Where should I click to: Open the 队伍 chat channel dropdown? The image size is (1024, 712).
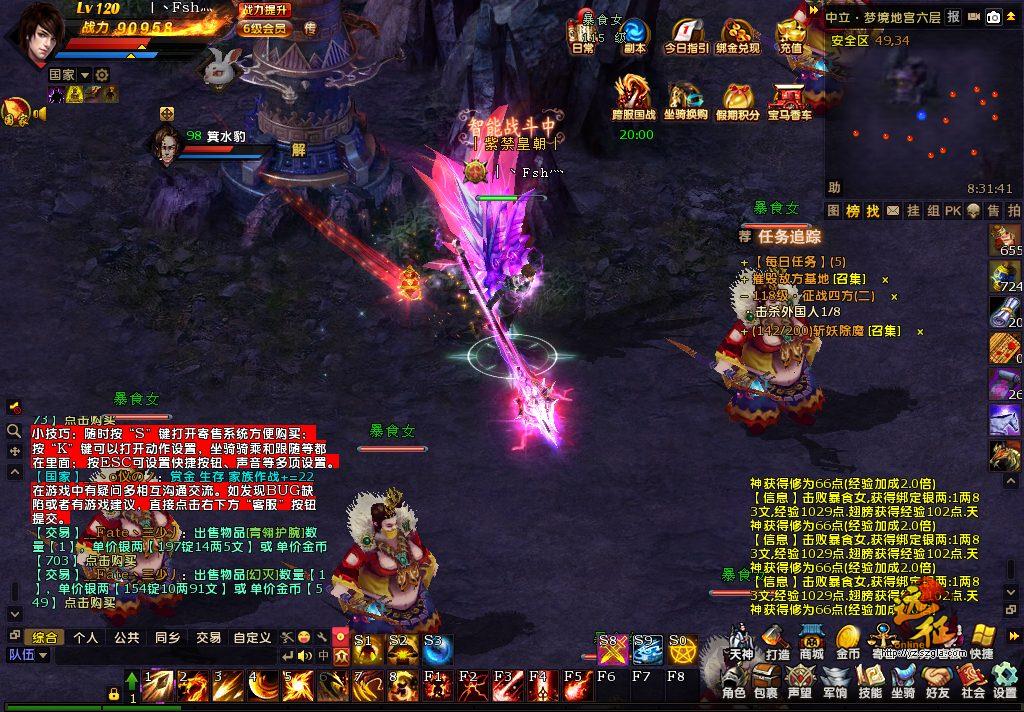[x=30, y=655]
